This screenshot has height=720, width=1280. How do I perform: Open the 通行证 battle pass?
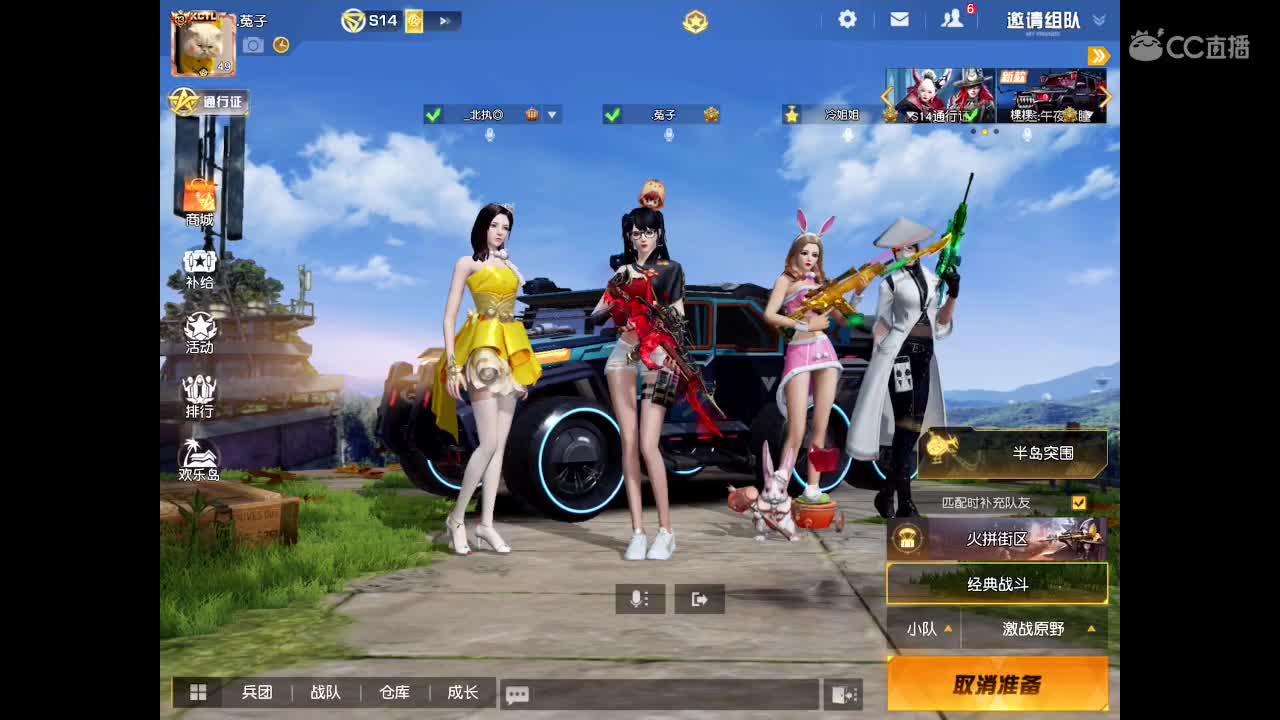click(208, 101)
